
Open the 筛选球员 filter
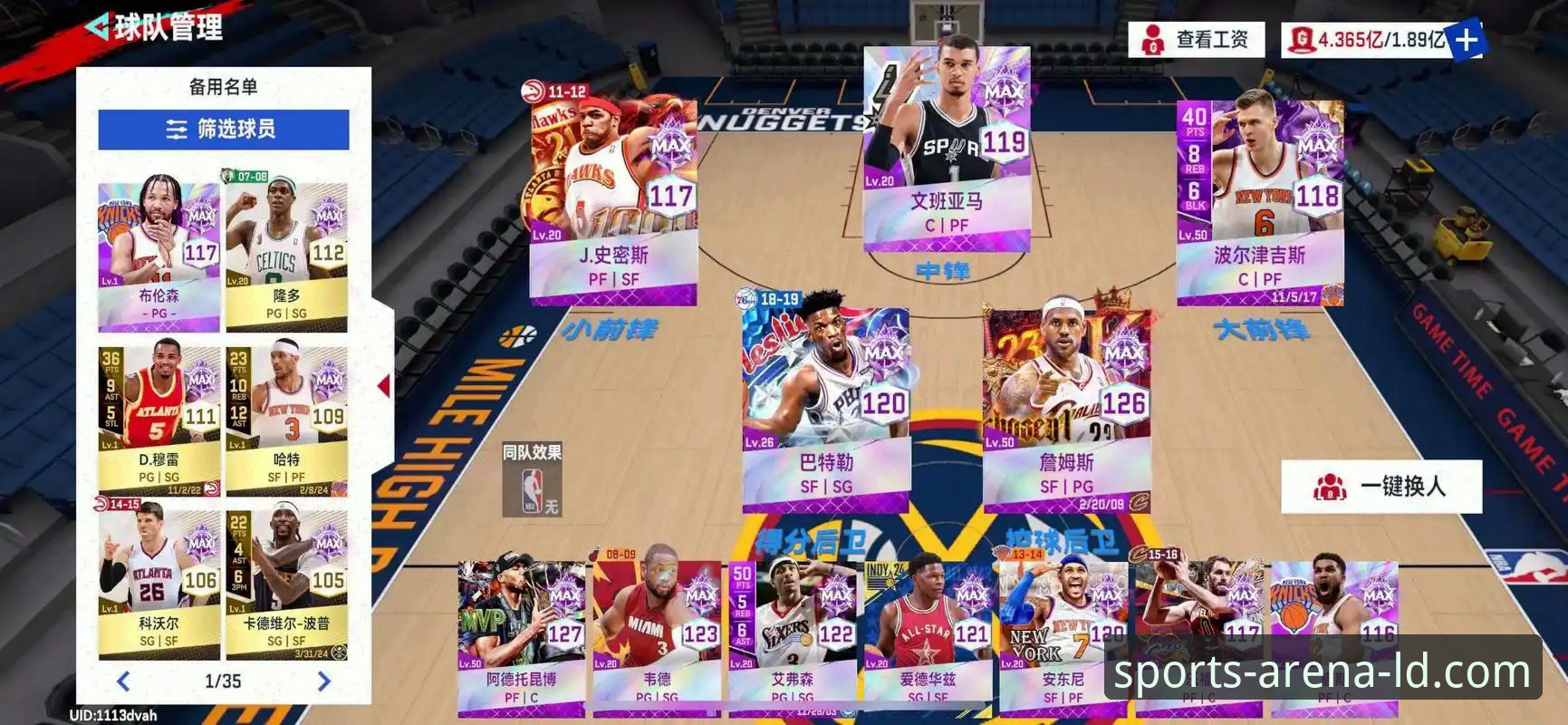click(223, 130)
